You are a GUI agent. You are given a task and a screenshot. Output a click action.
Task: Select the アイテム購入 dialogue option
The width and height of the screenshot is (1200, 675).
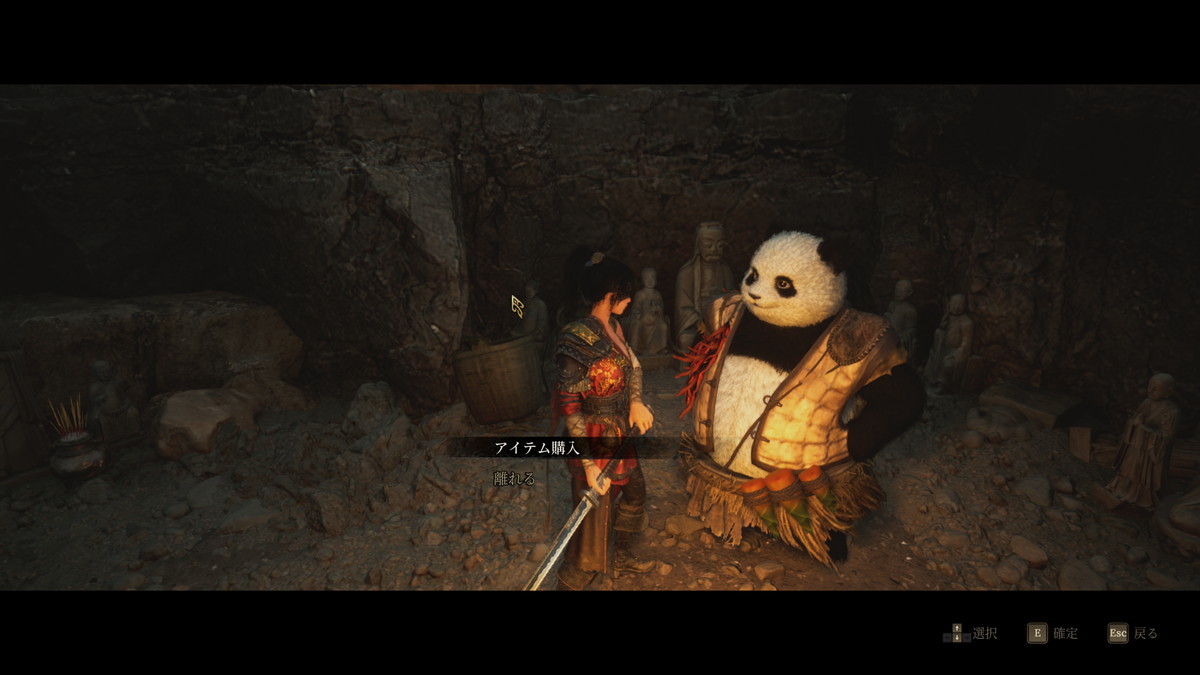click(x=537, y=448)
